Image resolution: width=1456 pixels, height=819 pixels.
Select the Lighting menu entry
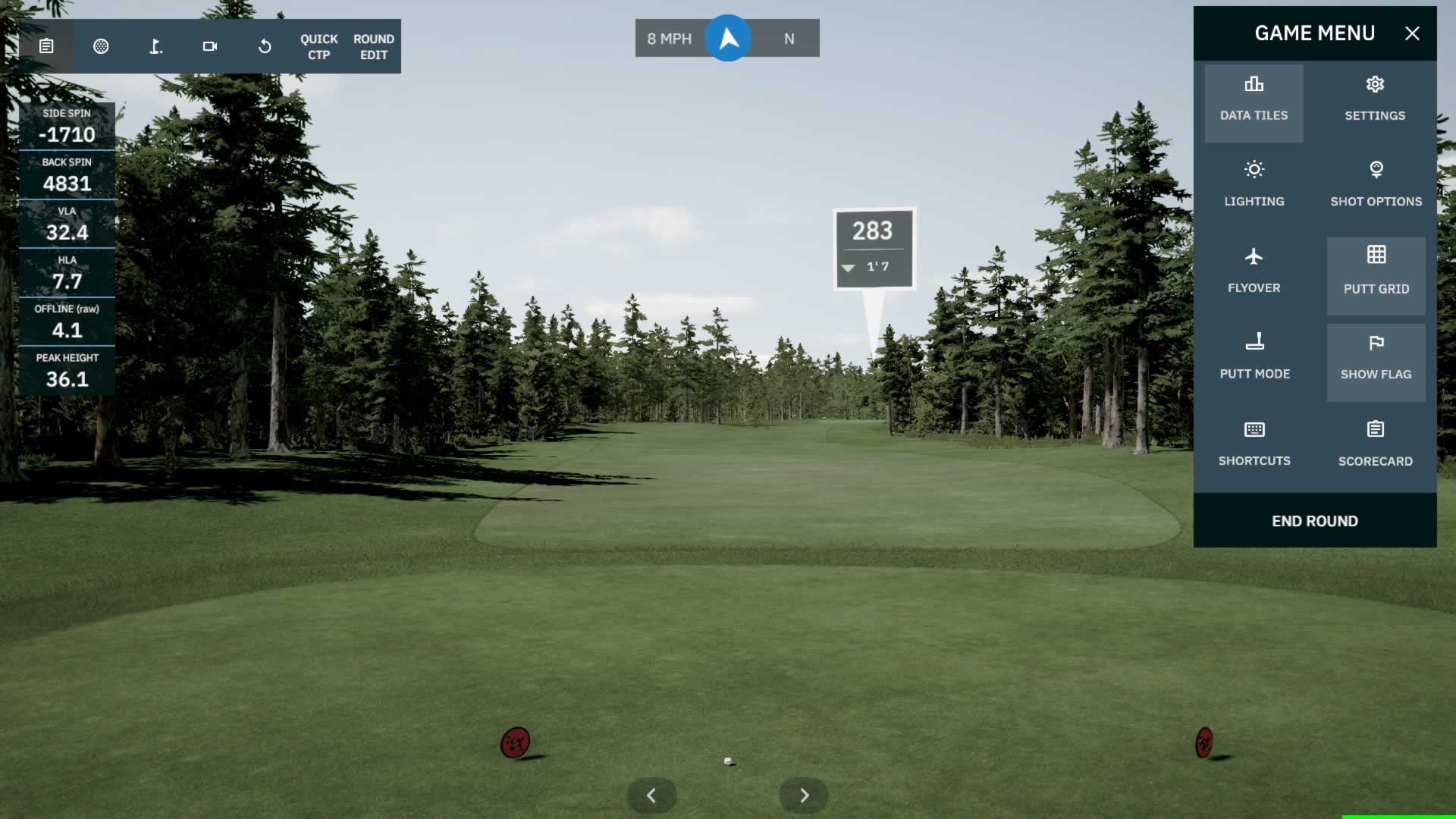click(1254, 185)
